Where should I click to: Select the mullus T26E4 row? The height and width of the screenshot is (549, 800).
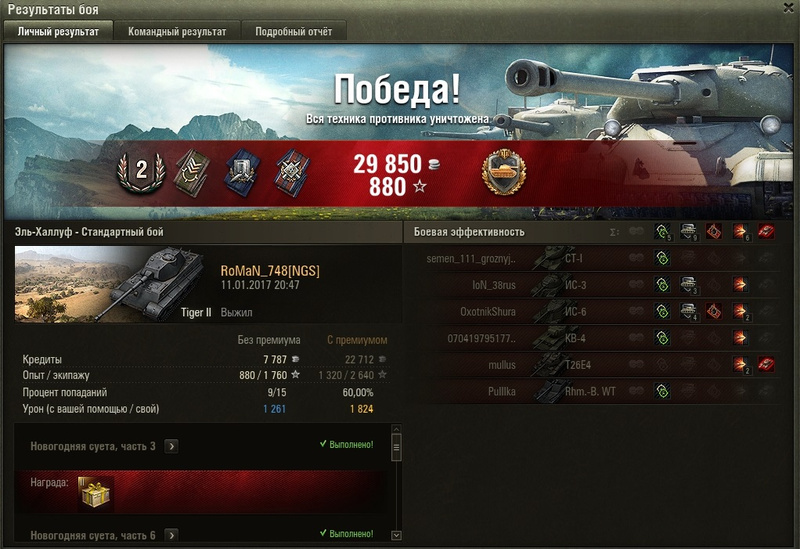pyautogui.click(x=600, y=364)
